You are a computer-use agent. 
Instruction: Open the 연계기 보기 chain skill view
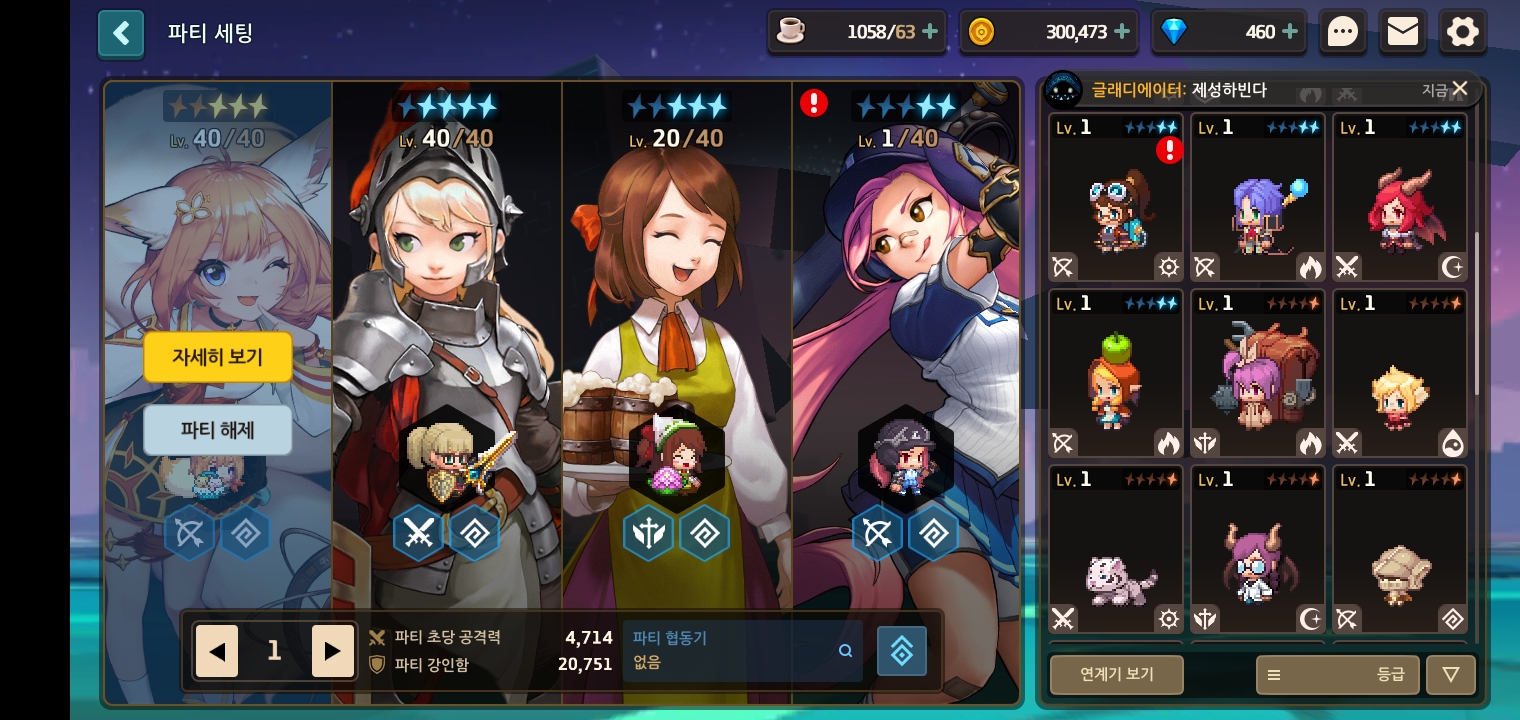click(x=1116, y=674)
